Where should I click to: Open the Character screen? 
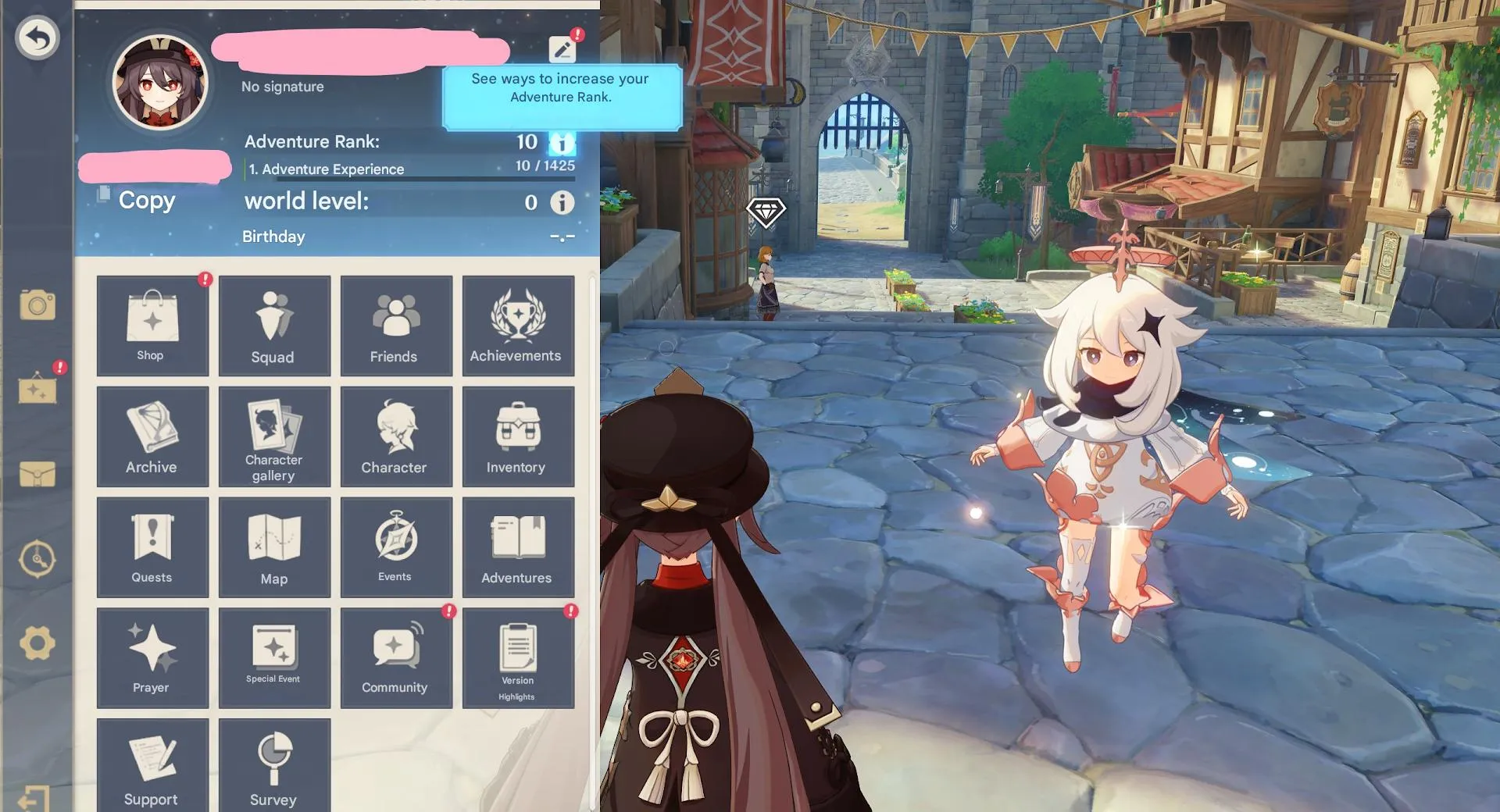pyautogui.click(x=396, y=436)
